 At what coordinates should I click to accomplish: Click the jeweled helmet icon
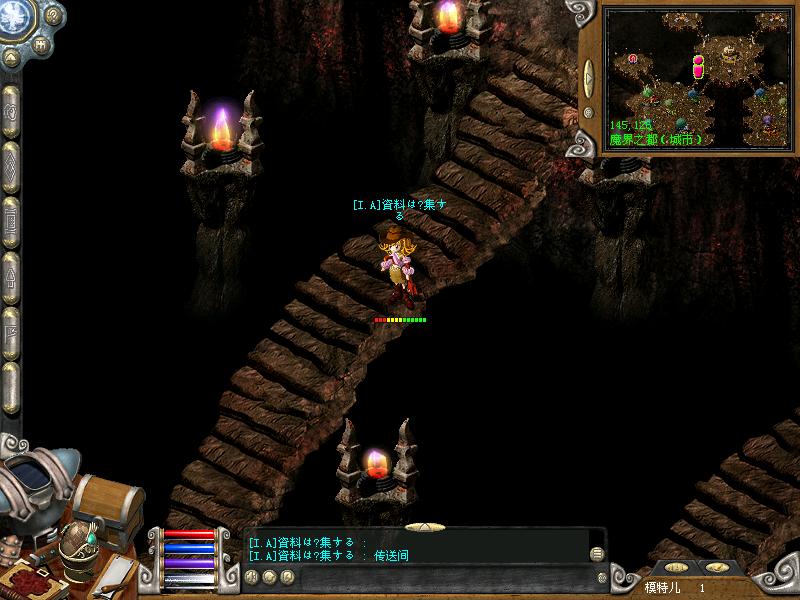click(78, 550)
